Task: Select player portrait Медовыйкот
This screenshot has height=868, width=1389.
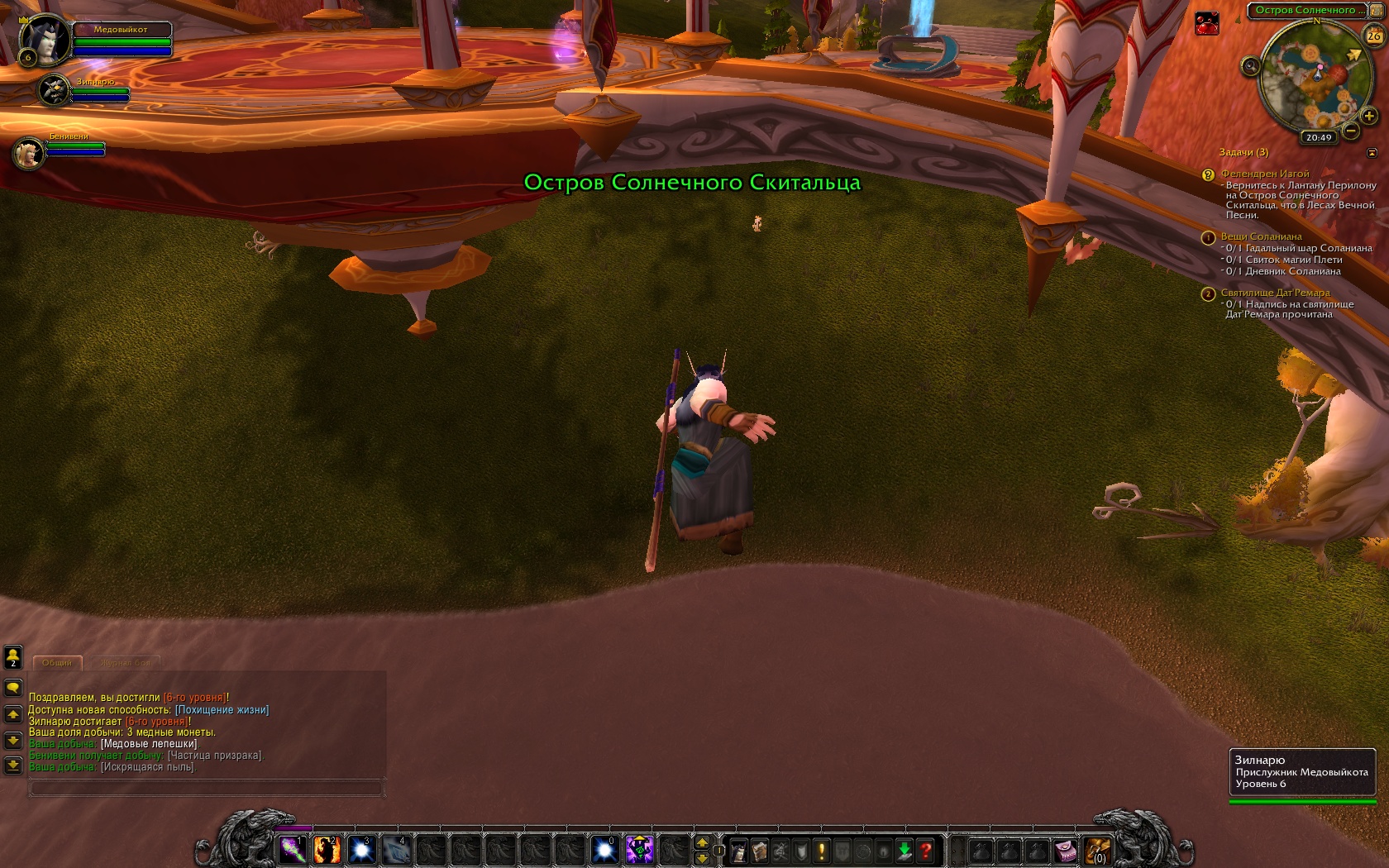Action: pos(43,40)
